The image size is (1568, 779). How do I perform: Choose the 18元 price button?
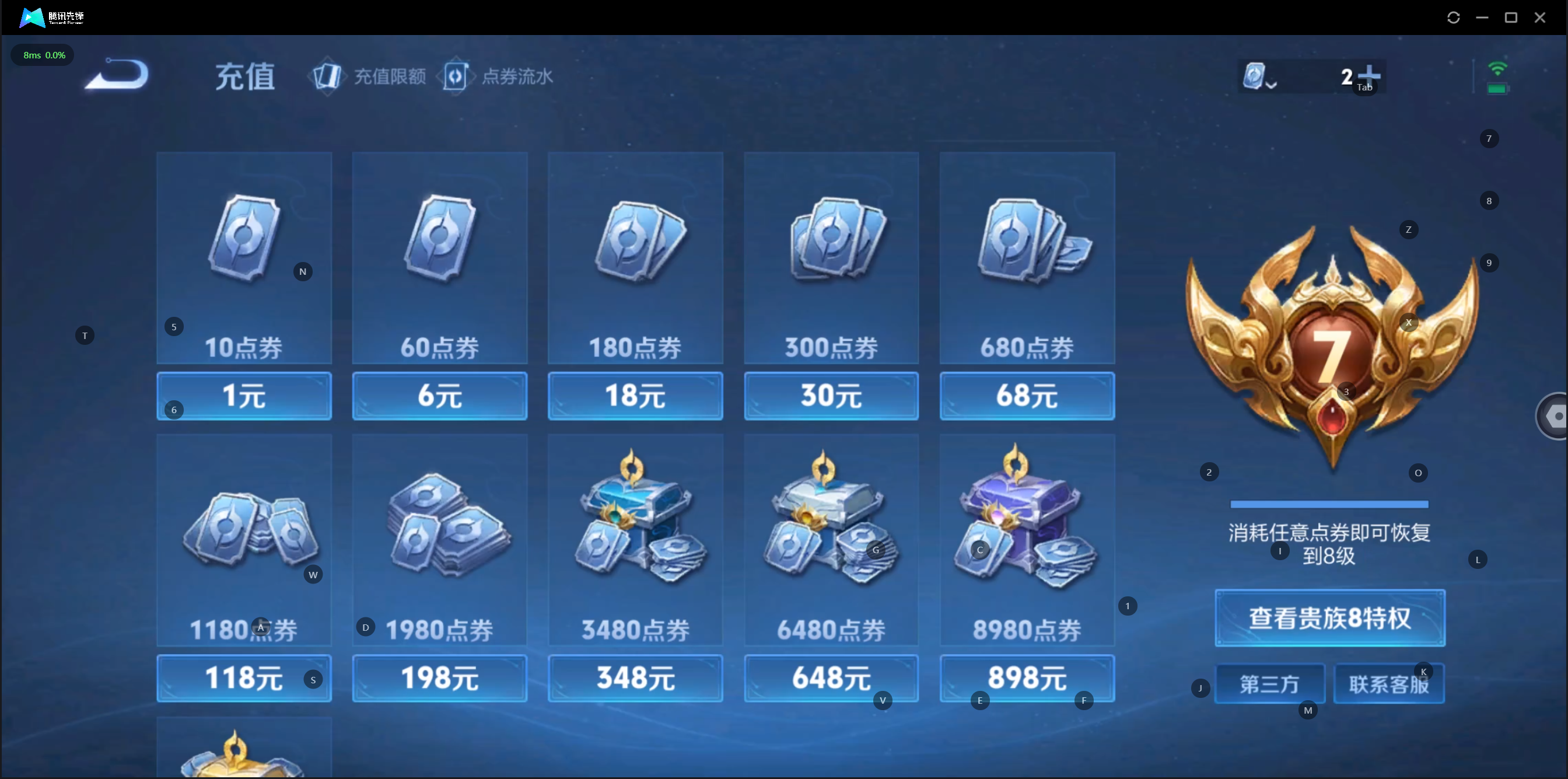635,396
